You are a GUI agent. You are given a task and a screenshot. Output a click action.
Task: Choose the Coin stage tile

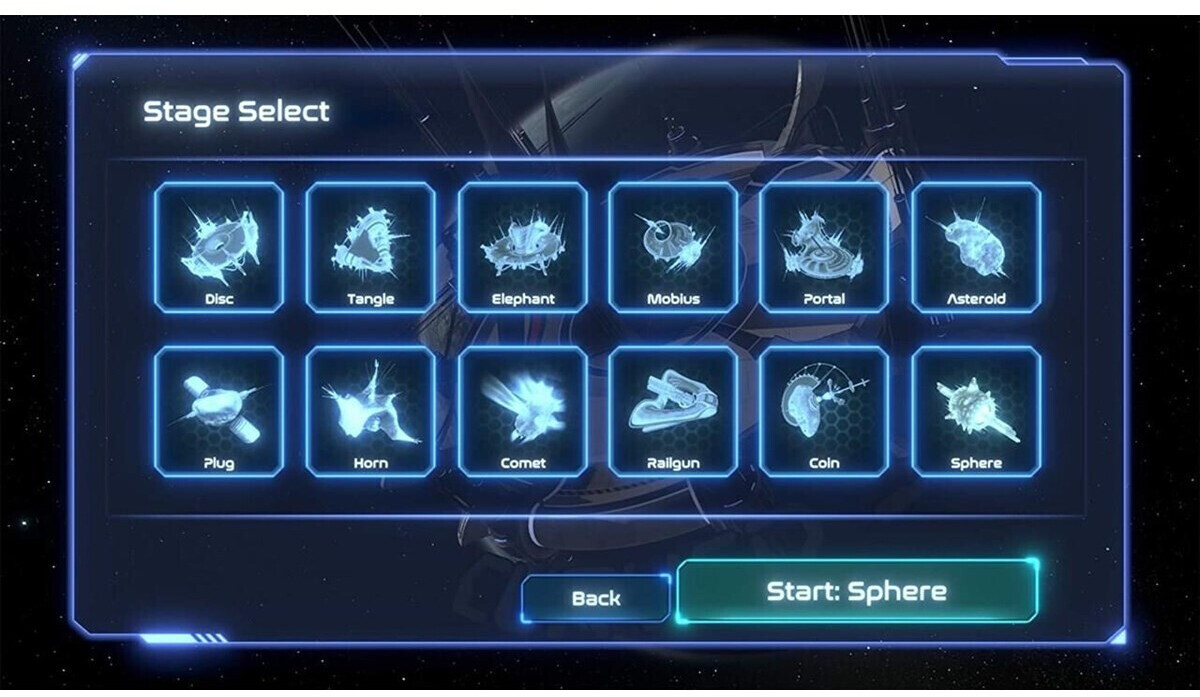click(824, 412)
